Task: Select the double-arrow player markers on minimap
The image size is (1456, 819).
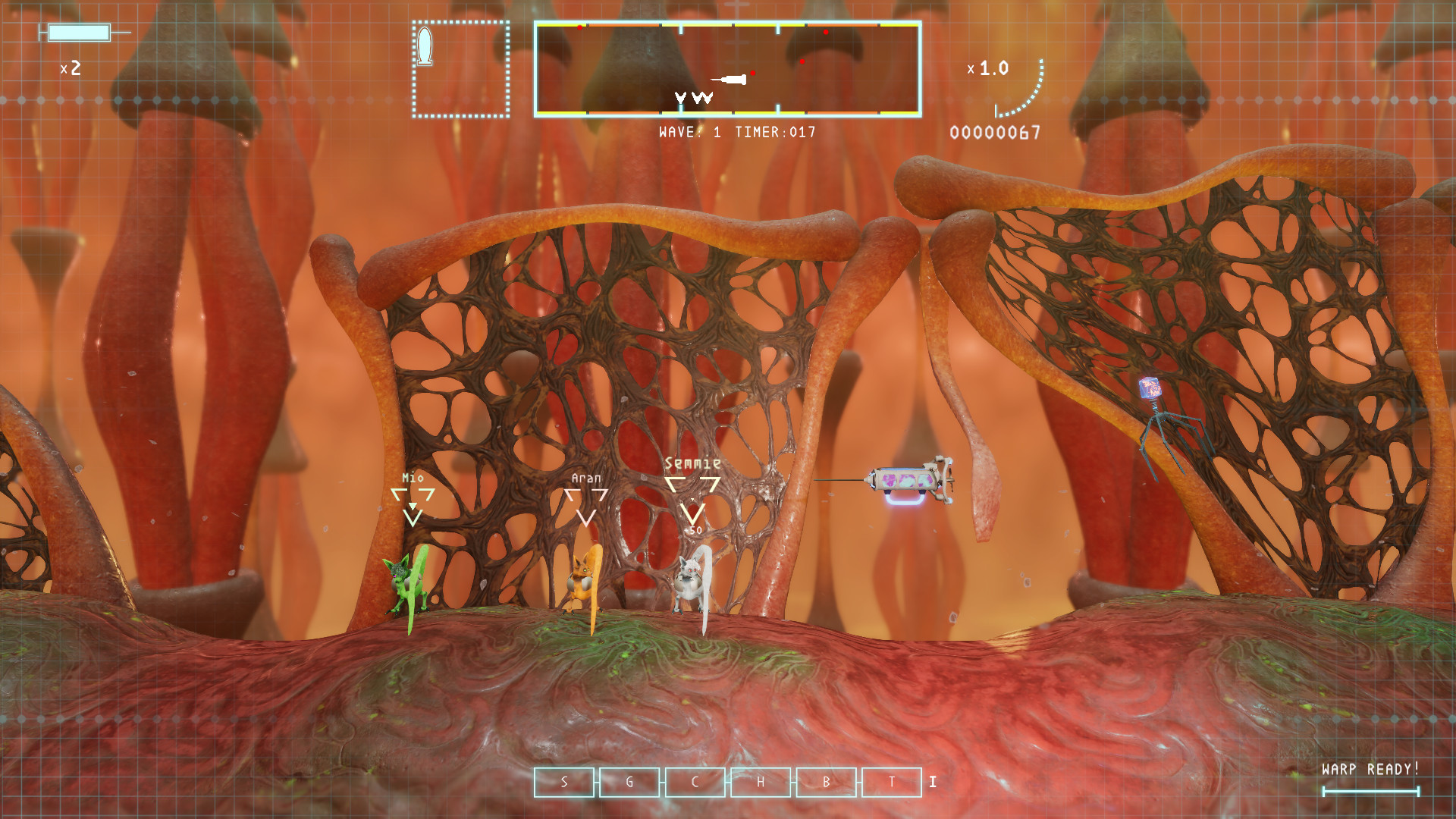Action: (x=692, y=98)
